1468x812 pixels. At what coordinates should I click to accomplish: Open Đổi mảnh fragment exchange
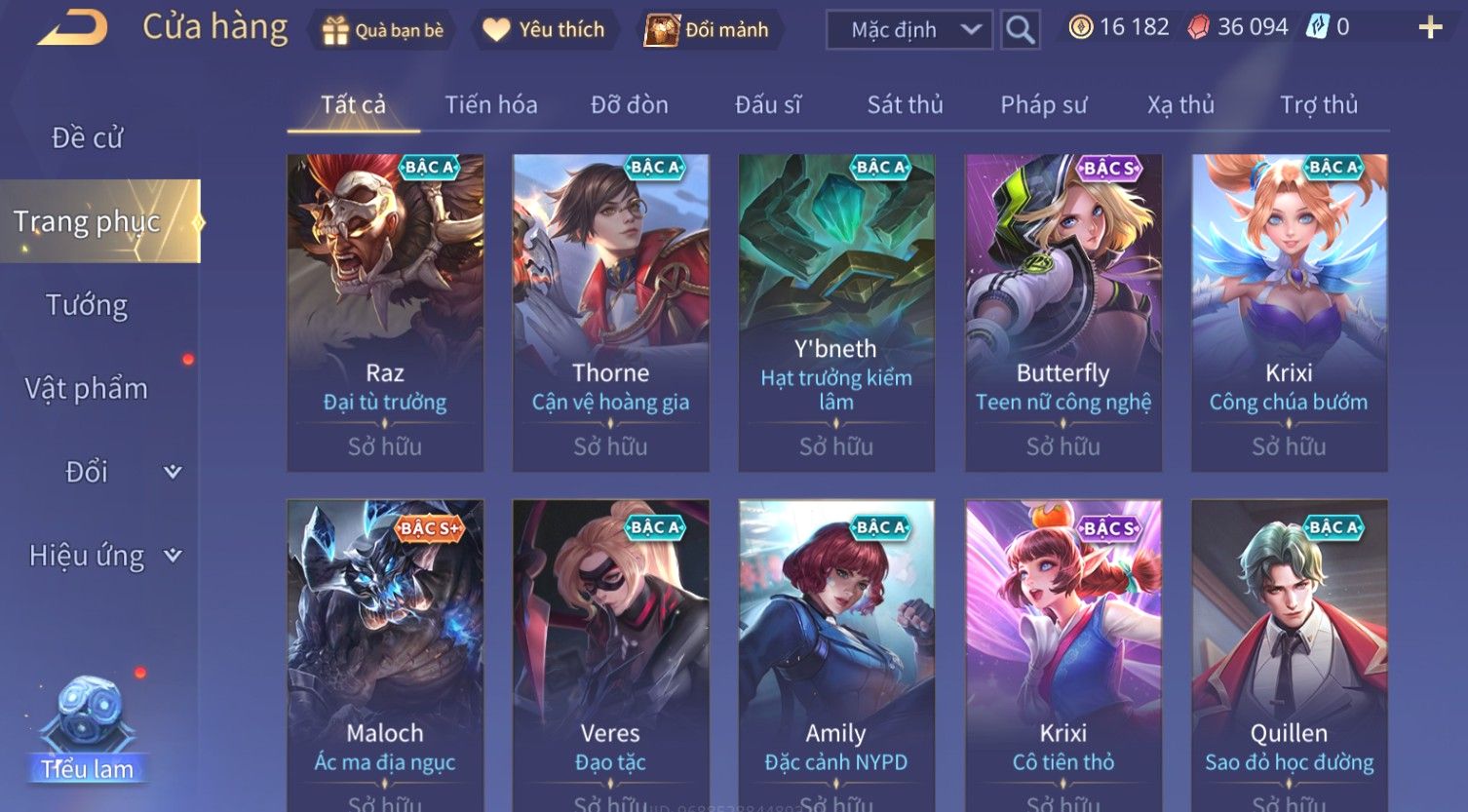pyautogui.click(x=708, y=30)
